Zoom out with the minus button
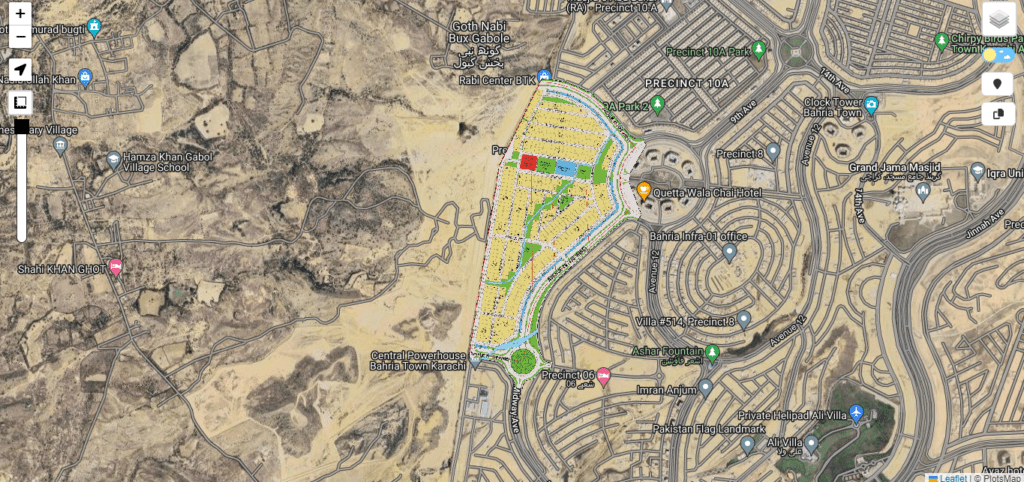Screen dimensions: 1024x482 click(20, 38)
